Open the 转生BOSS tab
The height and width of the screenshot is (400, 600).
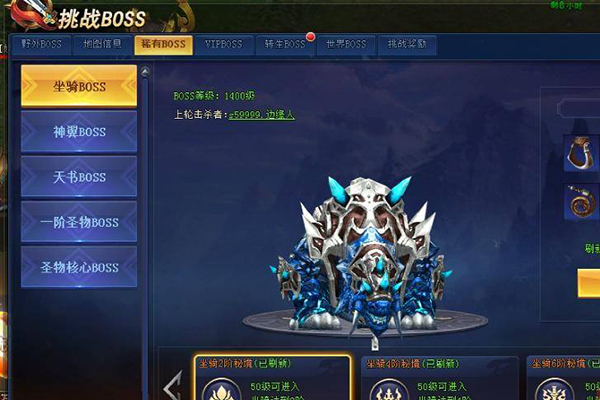(x=285, y=45)
